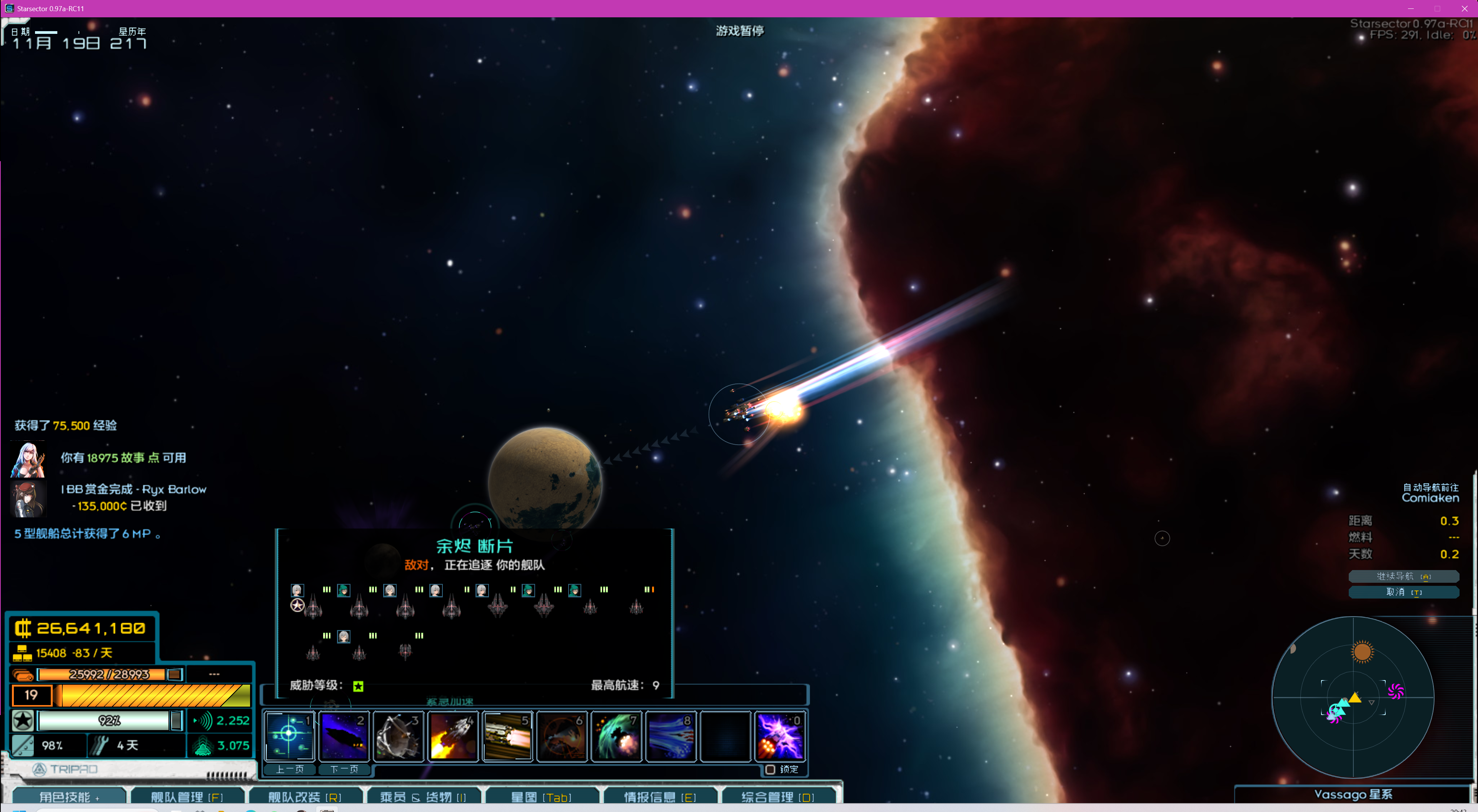Use ability slot 3 satellite dish icon
The image size is (1478, 812).
[398, 736]
